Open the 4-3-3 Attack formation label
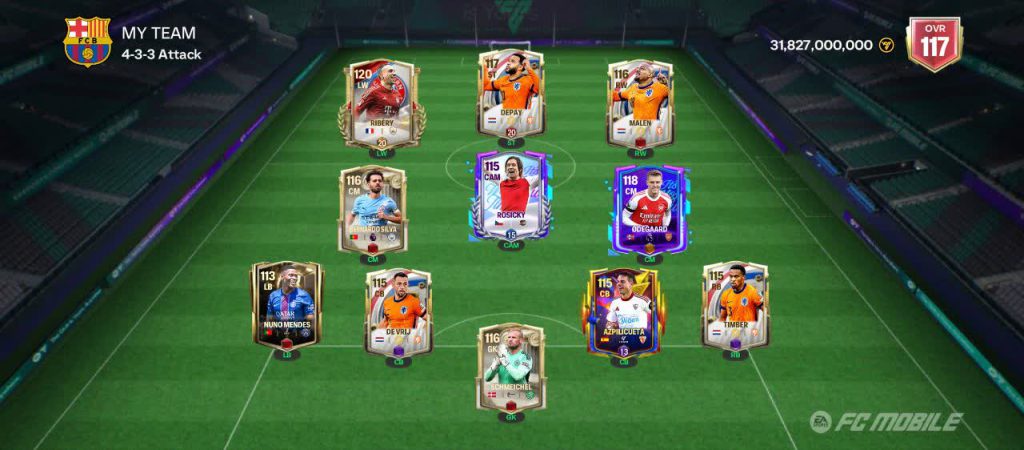This screenshot has height=450, width=1024. click(x=162, y=54)
